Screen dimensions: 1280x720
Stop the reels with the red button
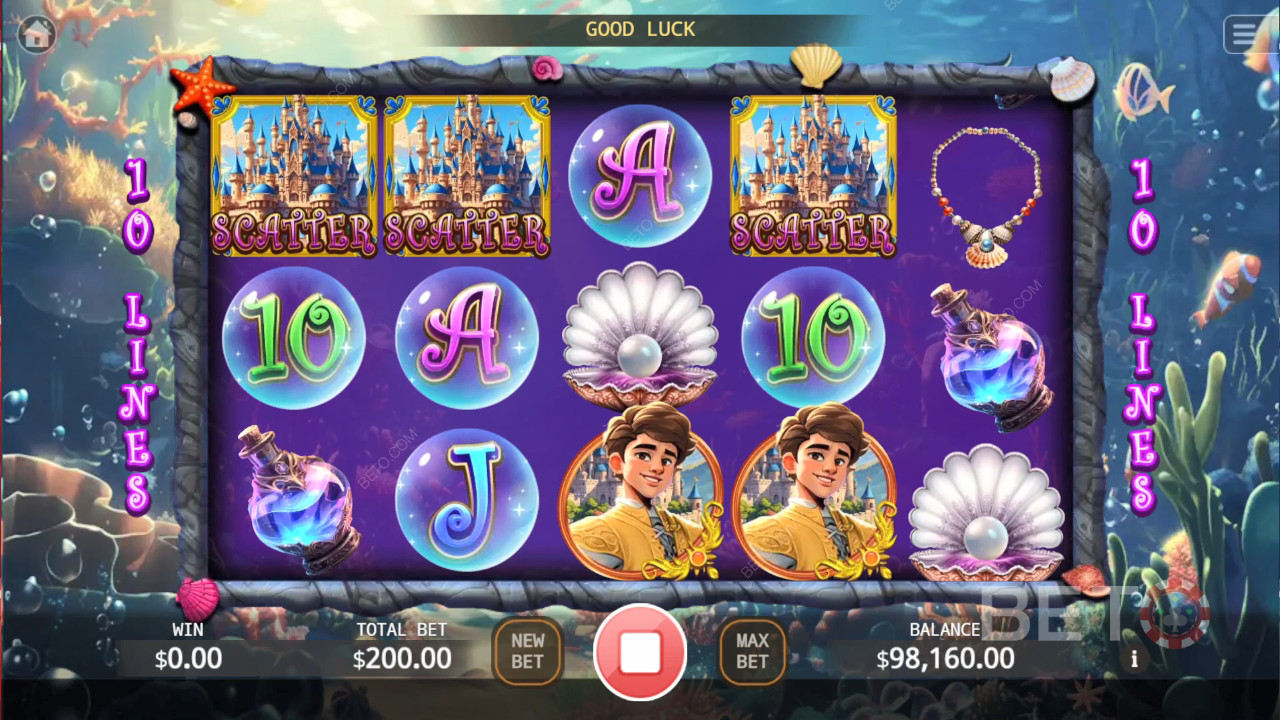[640, 651]
